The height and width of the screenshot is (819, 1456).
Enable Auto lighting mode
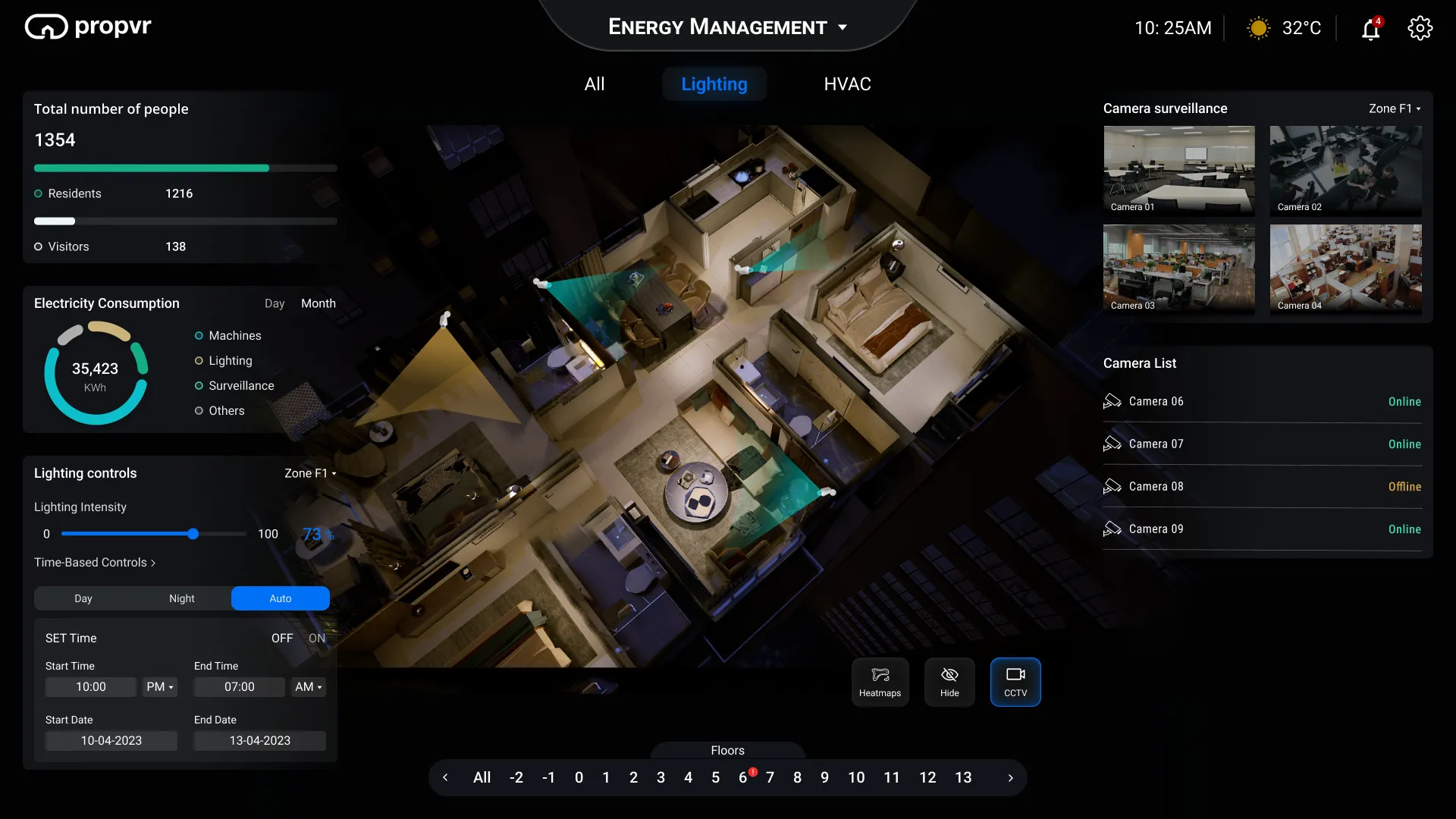click(x=280, y=598)
